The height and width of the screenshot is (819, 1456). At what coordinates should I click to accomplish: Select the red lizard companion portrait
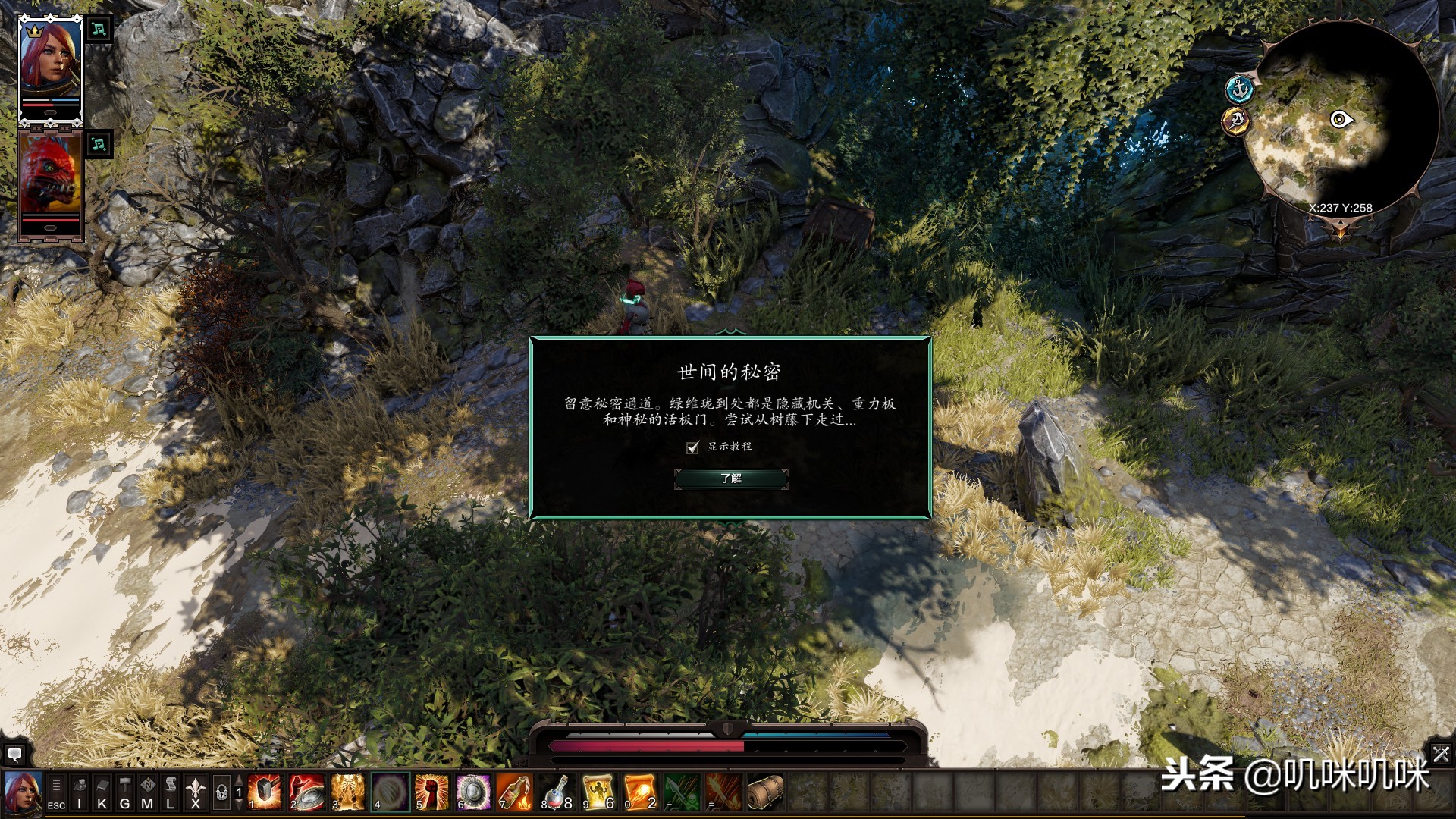(x=50, y=182)
